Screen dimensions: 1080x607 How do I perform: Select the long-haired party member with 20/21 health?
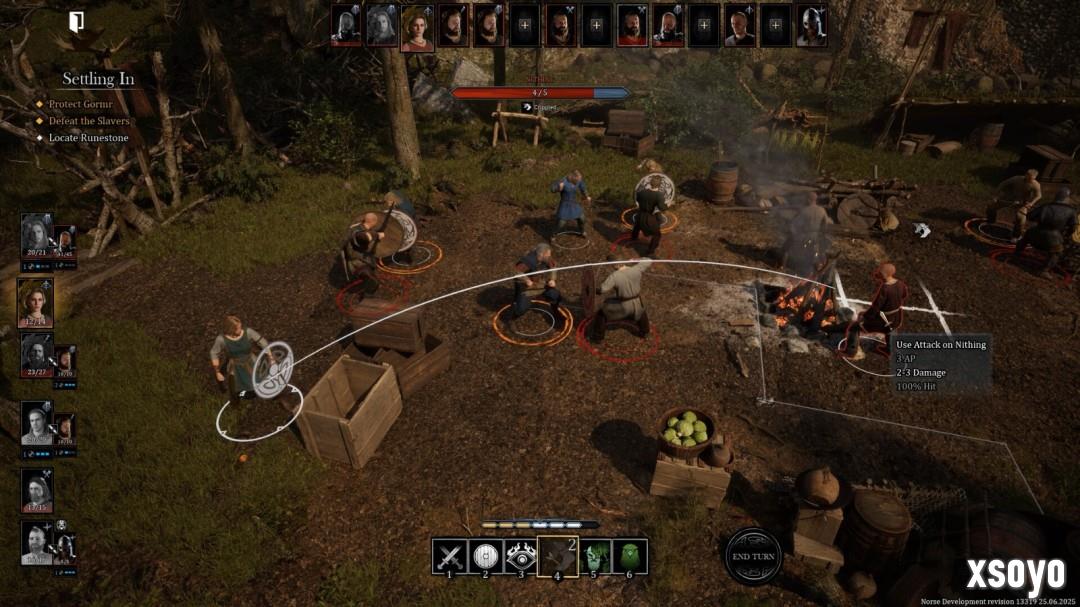[x=36, y=236]
